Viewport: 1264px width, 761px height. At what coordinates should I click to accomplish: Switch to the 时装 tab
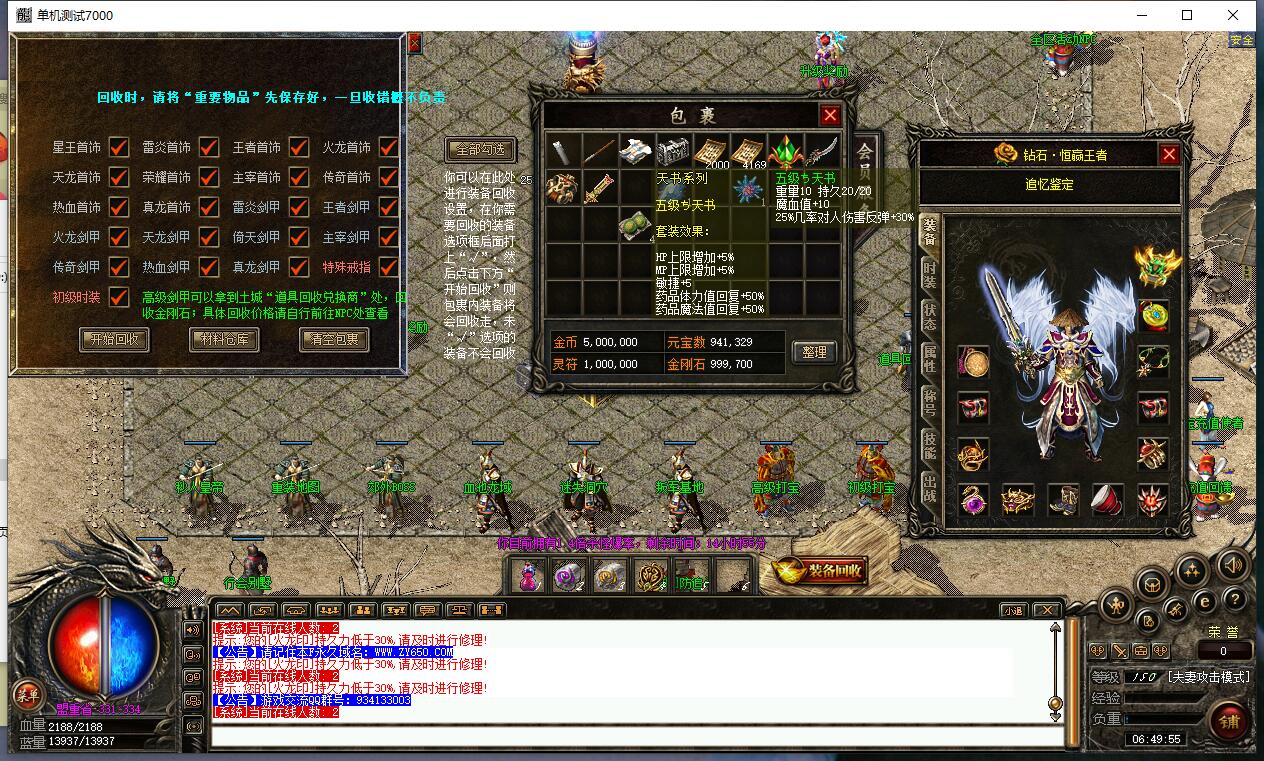tap(929, 274)
